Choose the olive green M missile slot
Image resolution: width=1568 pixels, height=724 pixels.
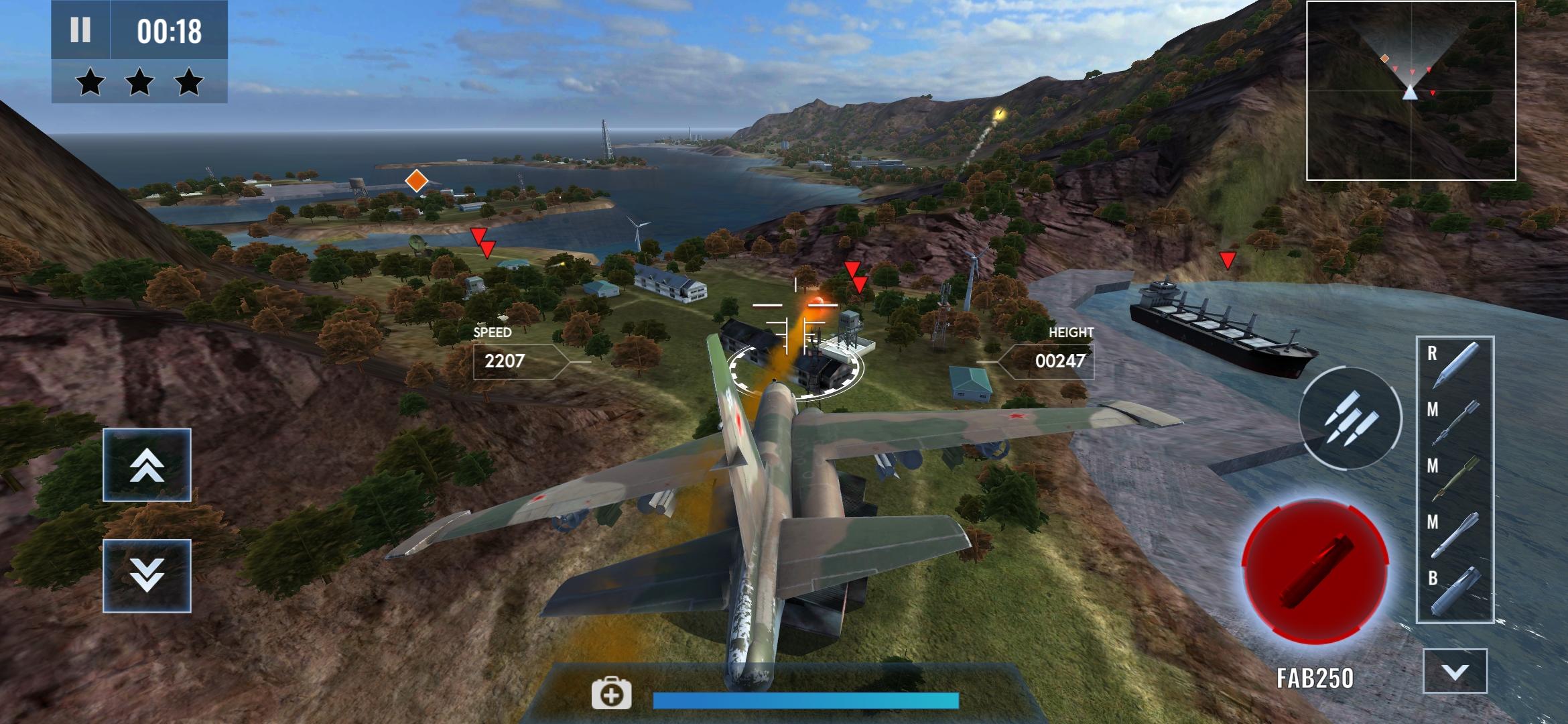point(1454,477)
